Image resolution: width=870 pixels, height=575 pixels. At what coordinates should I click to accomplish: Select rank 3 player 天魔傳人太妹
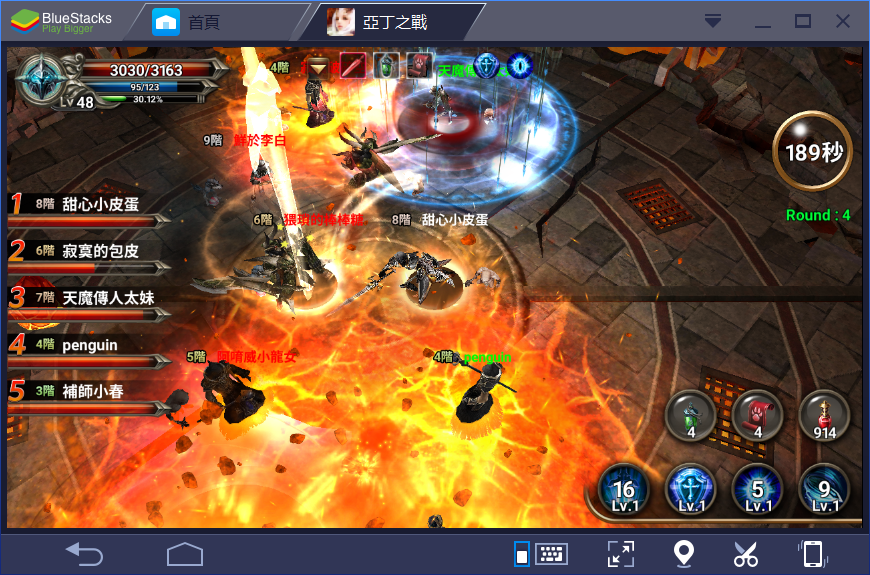(x=90, y=299)
